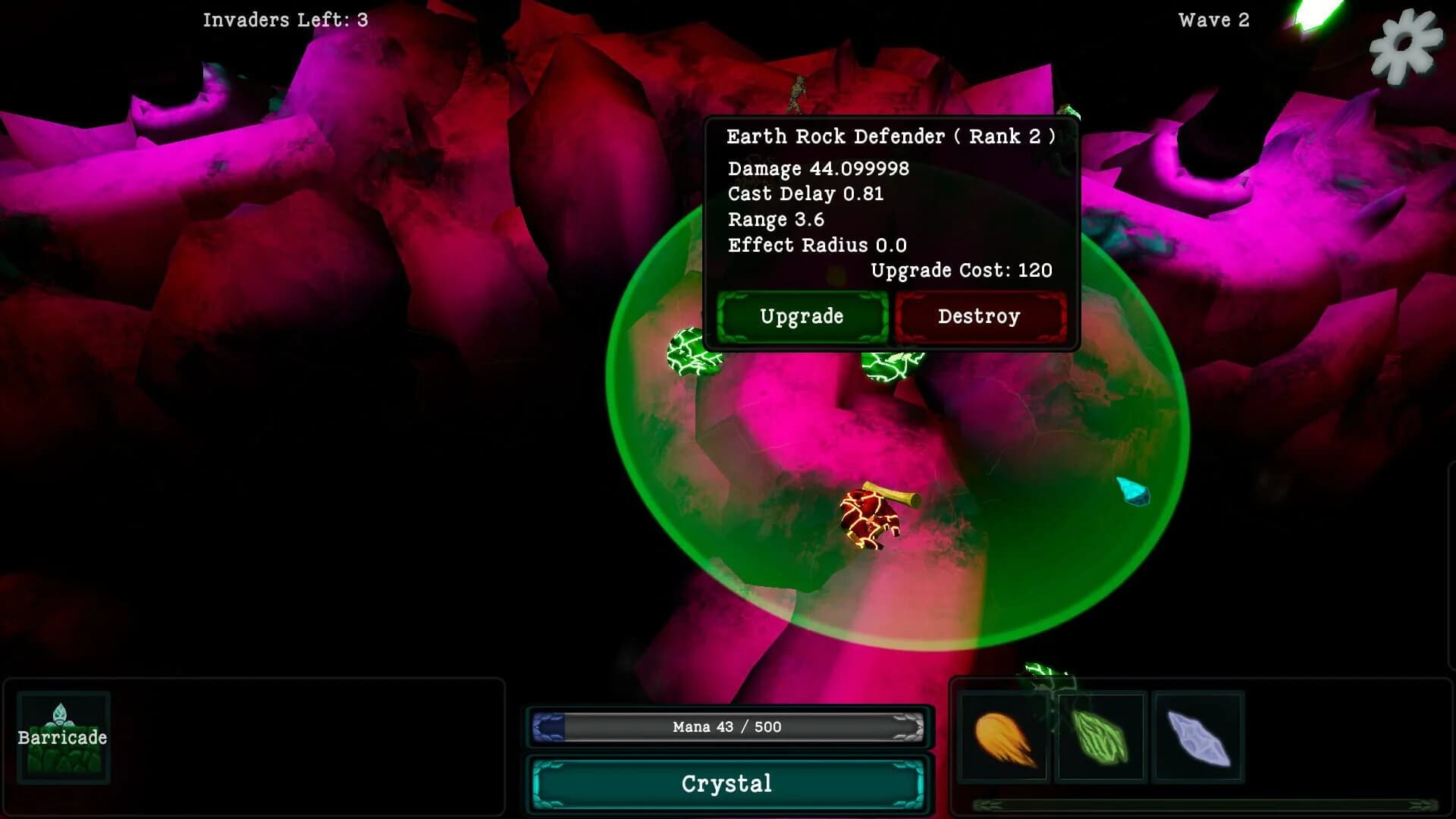The height and width of the screenshot is (819, 1456).
Task: Choose the orange fireball spell icon
Action: [1004, 737]
